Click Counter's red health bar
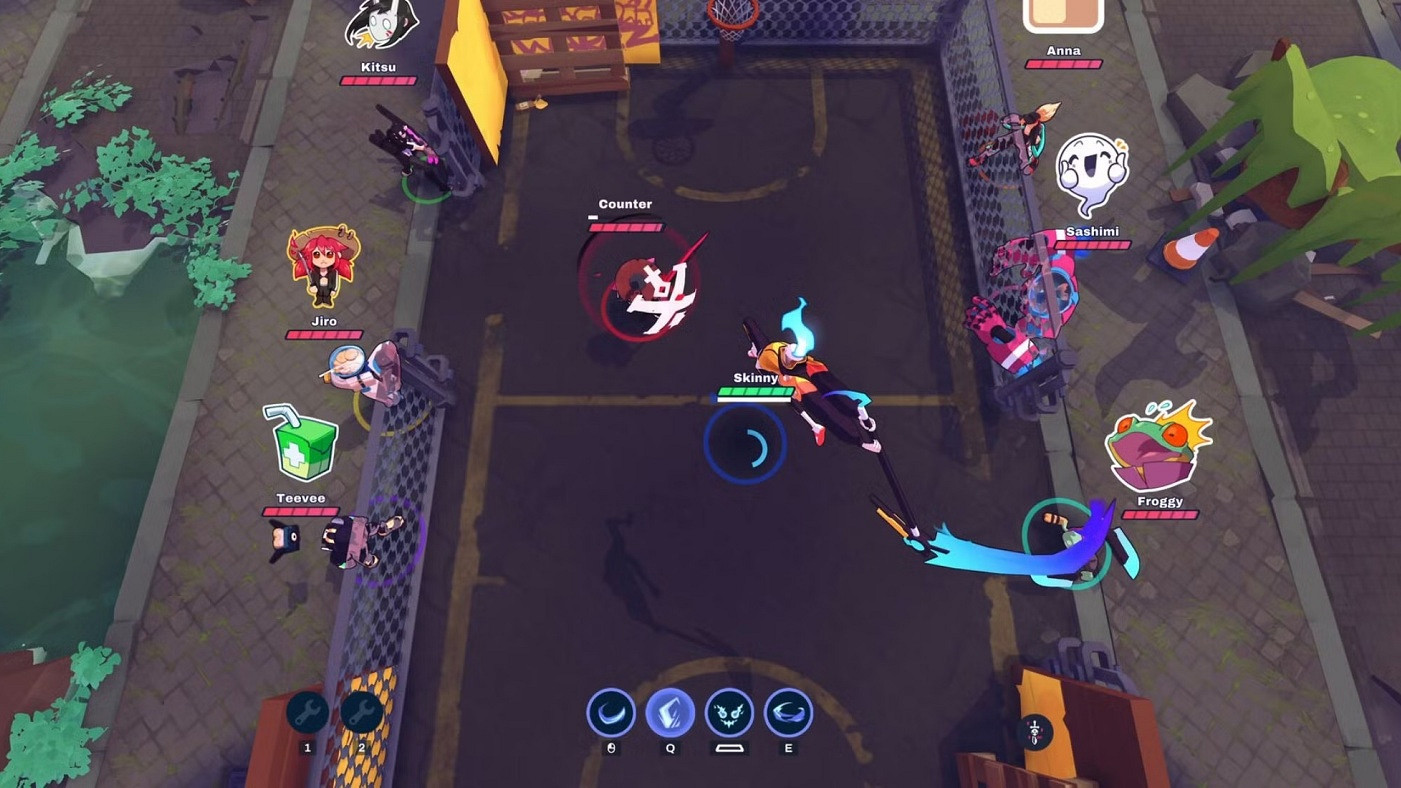 [x=625, y=227]
